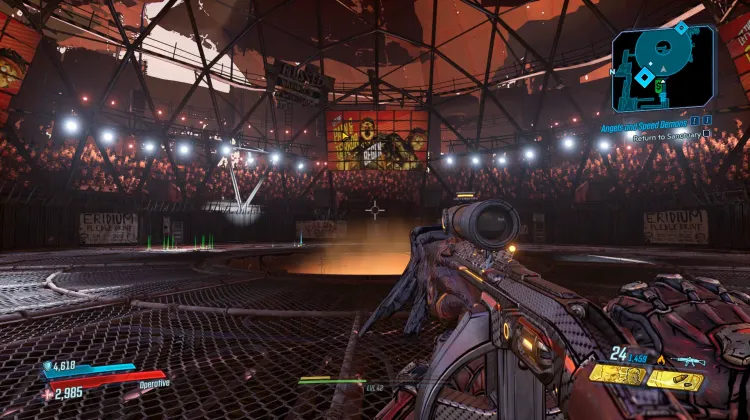Screen dimensions: 750x420
Task: Click the assault rifle weapon icon
Action: click(690, 360)
